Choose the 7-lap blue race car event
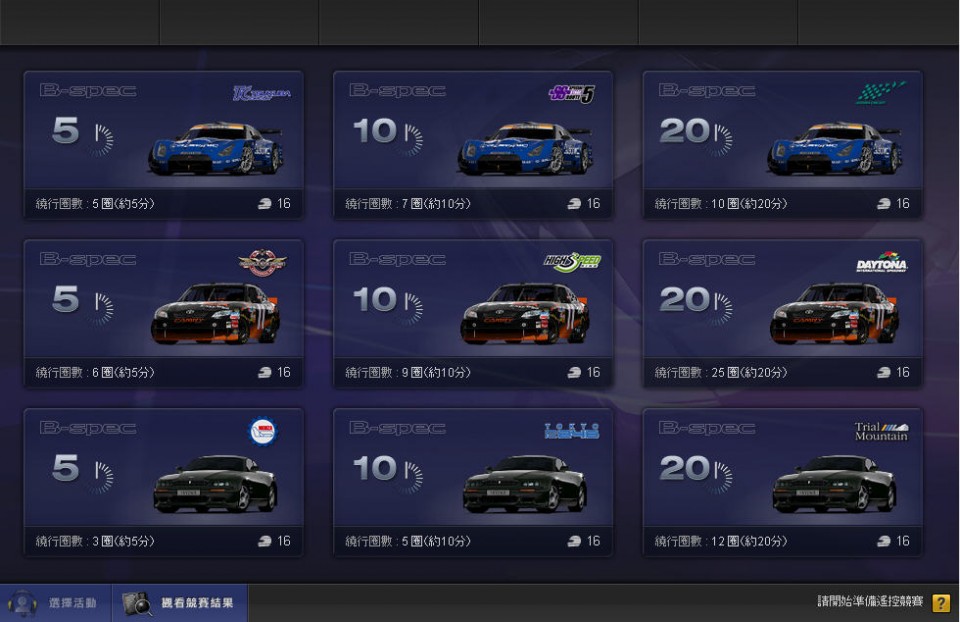The height and width of the screenshot is (622, 960). 473,144
